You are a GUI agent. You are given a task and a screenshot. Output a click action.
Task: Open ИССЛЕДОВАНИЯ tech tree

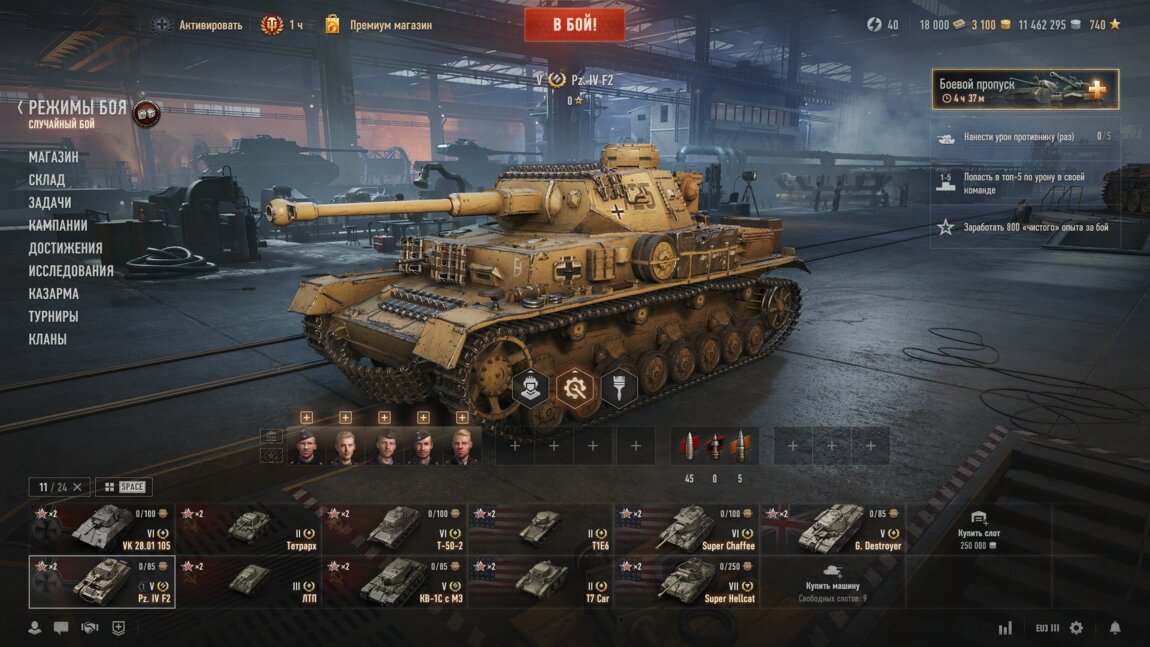71,271
